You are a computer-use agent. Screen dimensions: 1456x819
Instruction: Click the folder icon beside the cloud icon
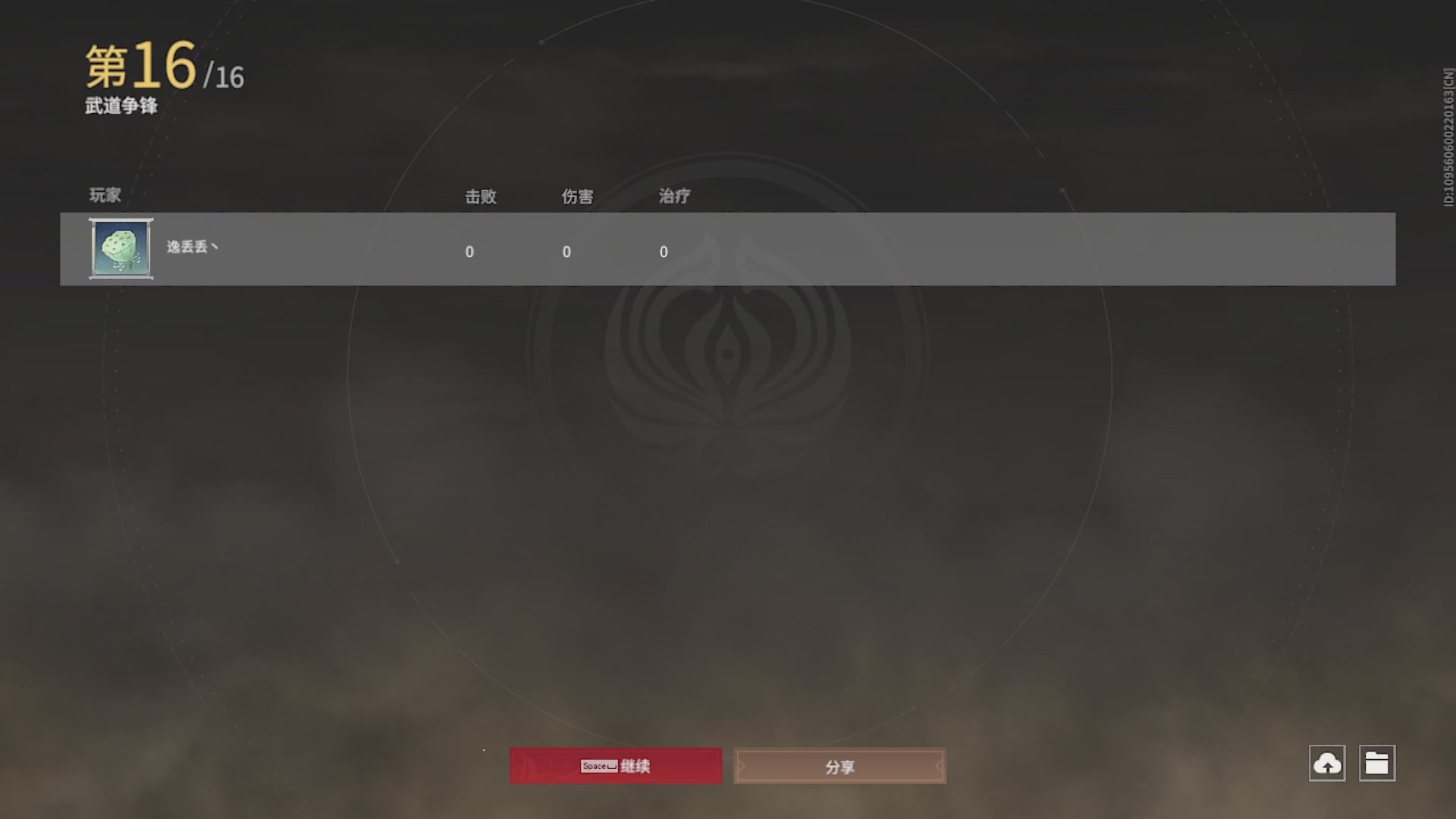(x=1378, y=764)
